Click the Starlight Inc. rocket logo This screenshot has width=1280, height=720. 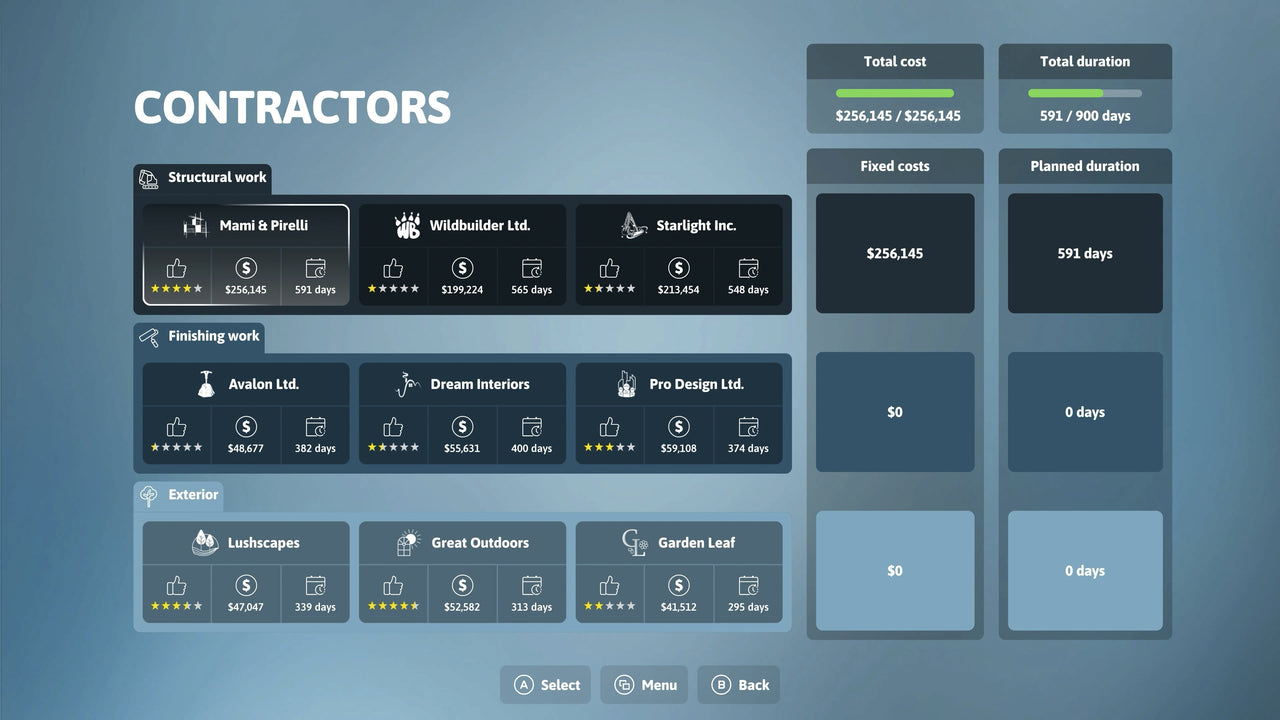pos(631,224)
